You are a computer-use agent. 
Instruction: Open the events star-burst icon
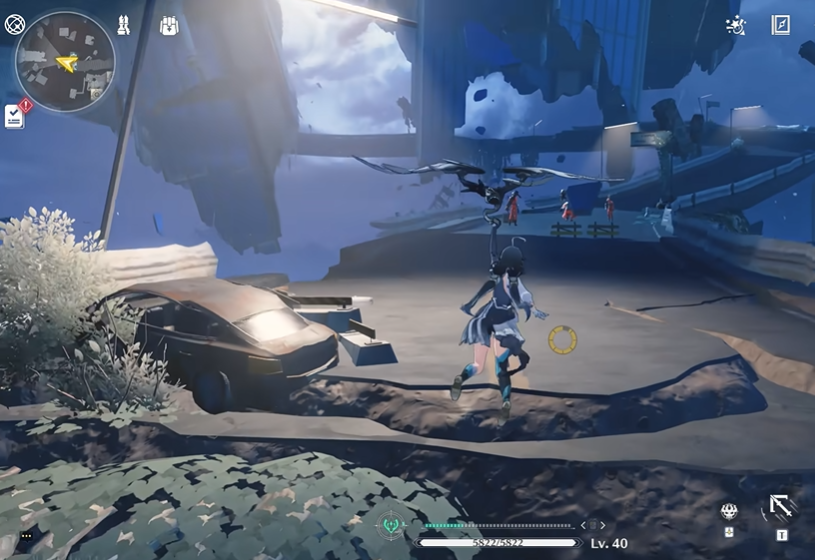[x=735, y=26]
